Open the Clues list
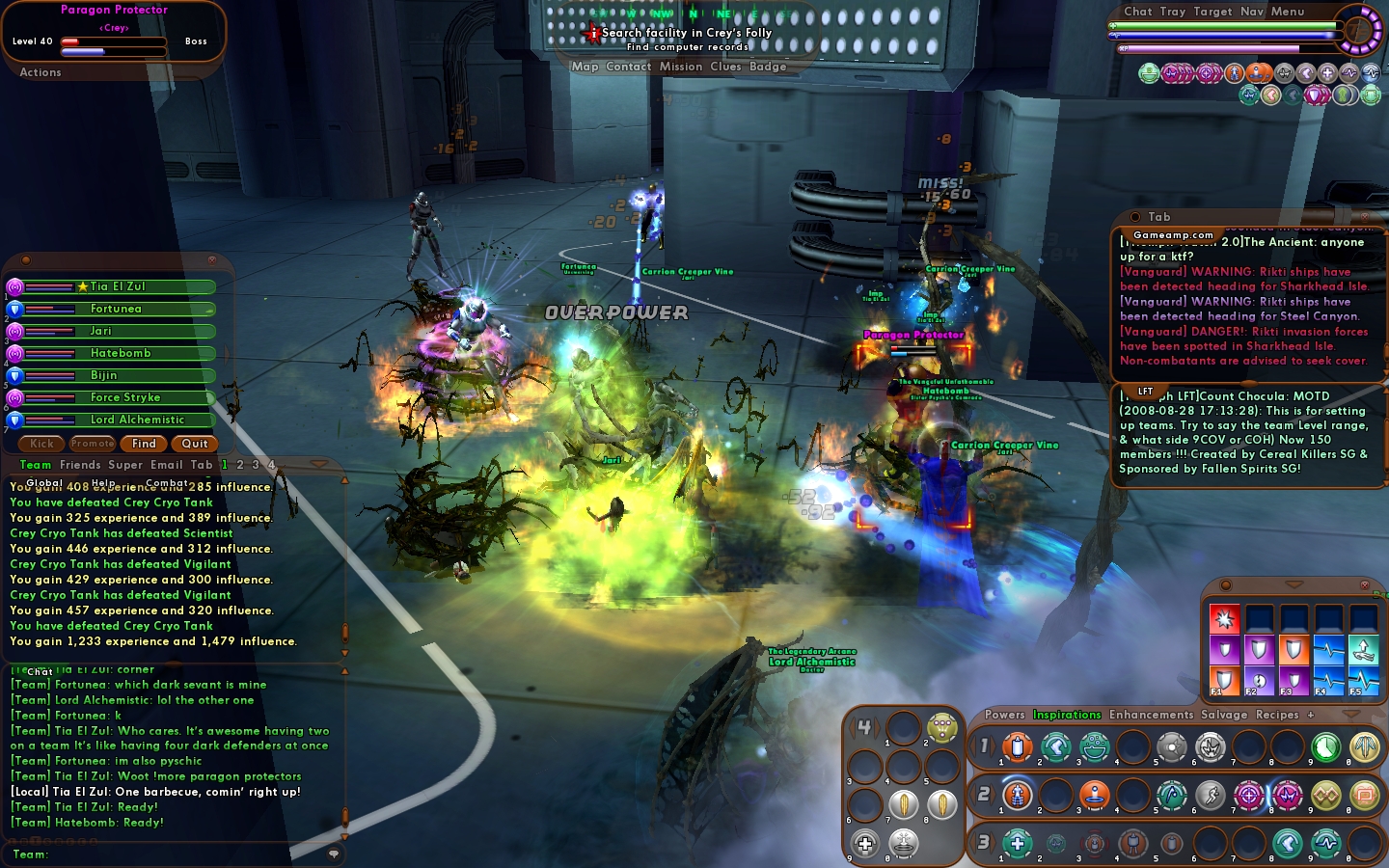The height and width of the screenshot is (868, 1389). coord(725,67)
